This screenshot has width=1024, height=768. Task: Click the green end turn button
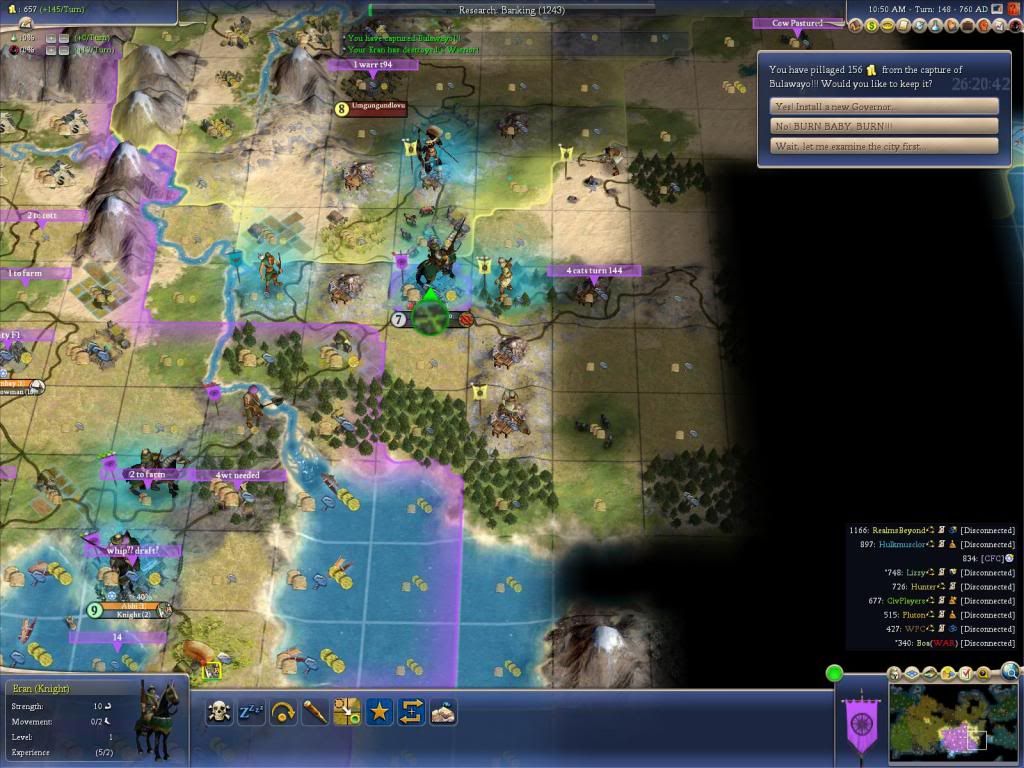pos(834,673)
